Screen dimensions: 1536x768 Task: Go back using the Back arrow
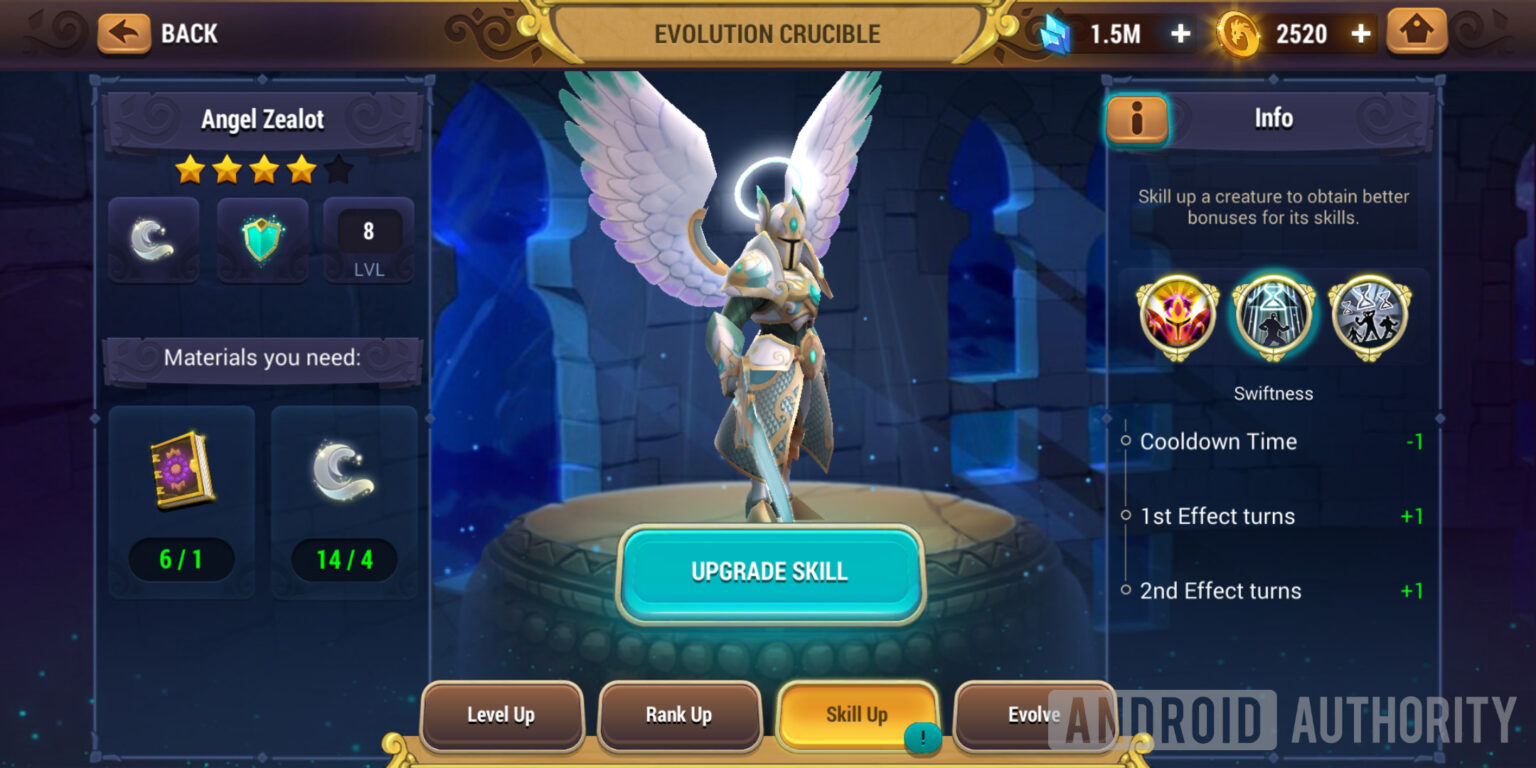[122, 33]
